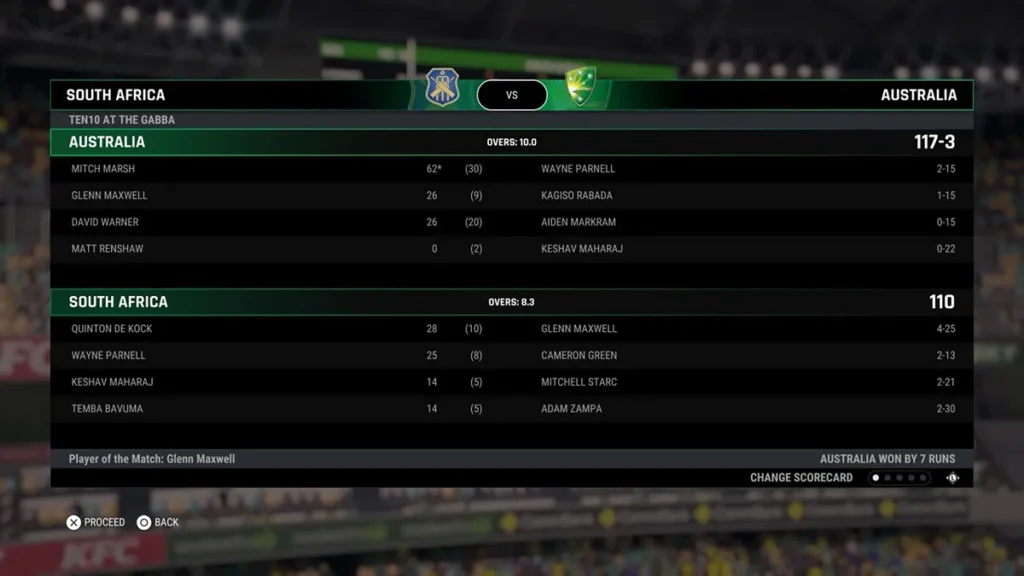Image resolution: width=1024 pixels, height=576 pixels.
Task: Select the scorecard page indicator dots
Action: [x=898, y=478]
